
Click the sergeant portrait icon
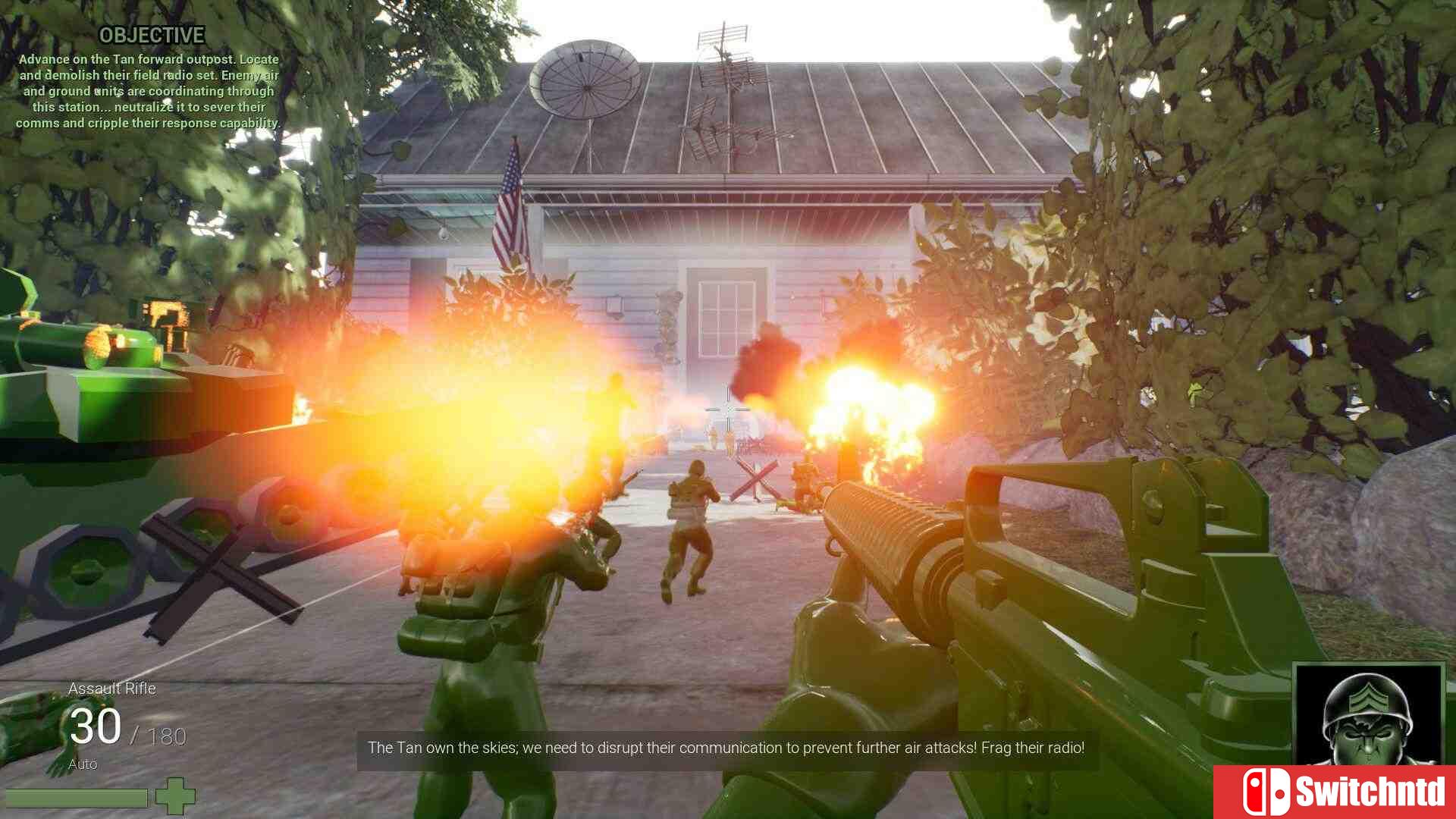(x=1367, y=715)
